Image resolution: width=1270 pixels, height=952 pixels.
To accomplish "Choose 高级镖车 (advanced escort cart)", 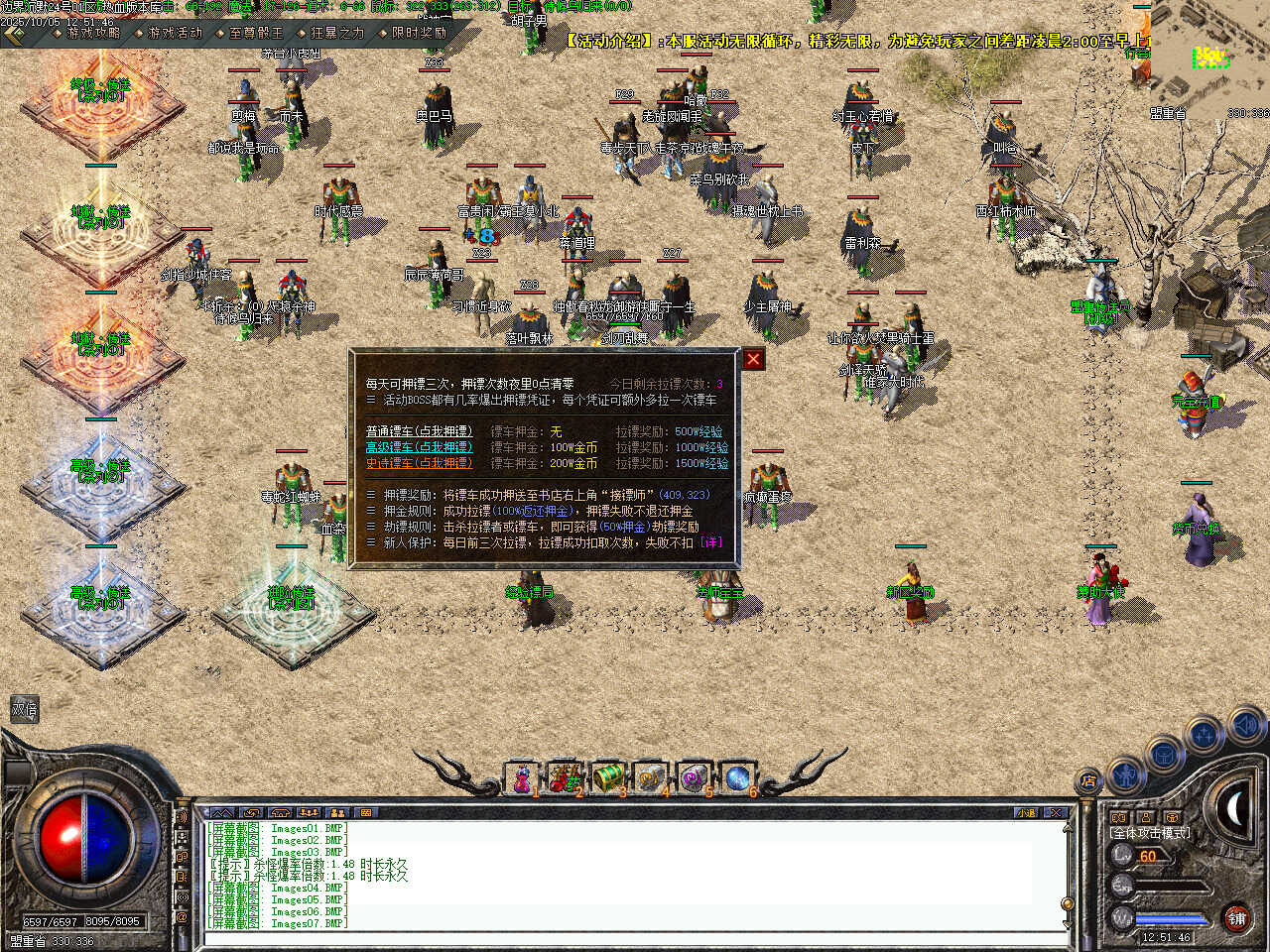I will point(419,447).
